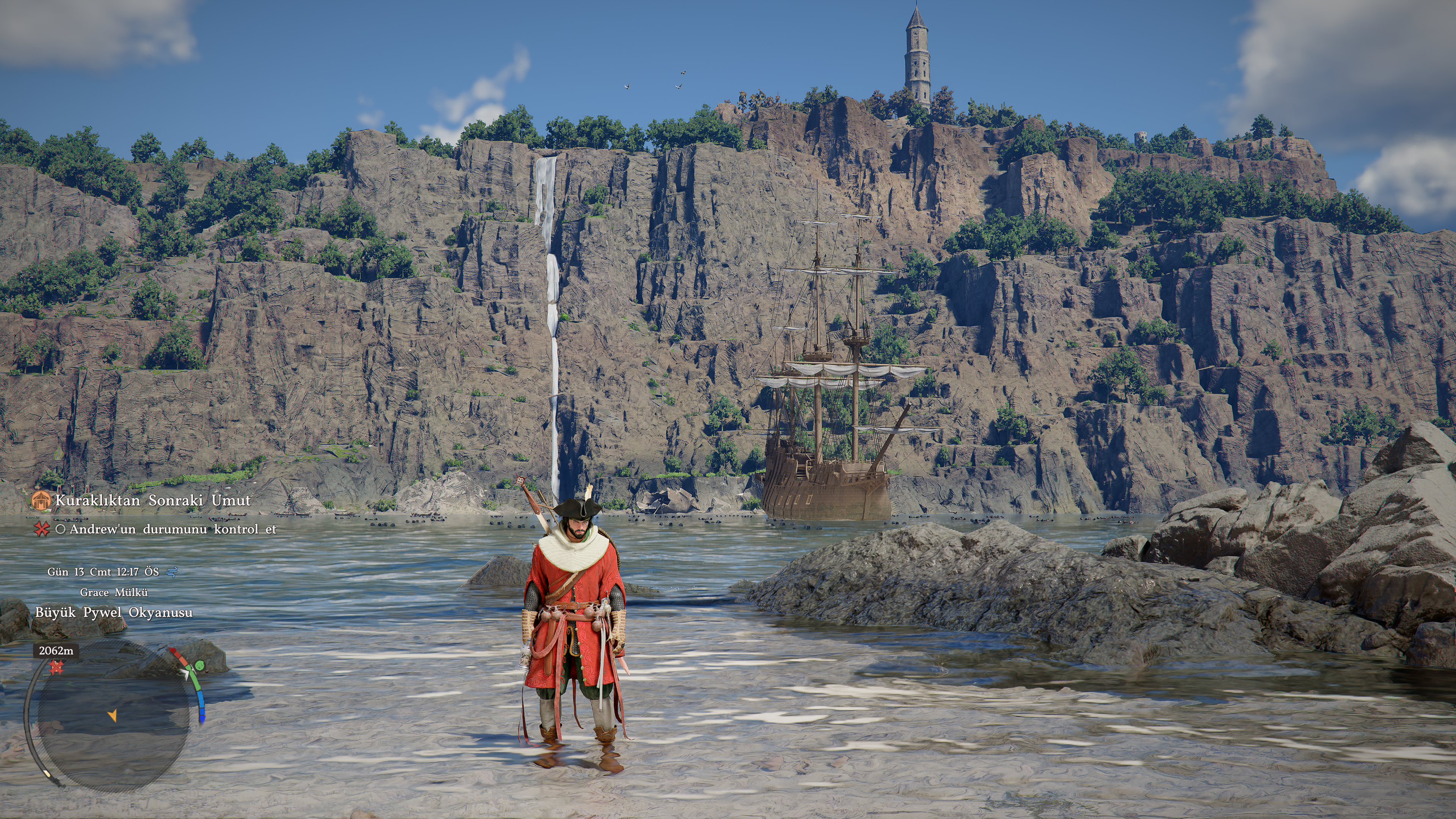Click the orange player arrow on the minimap

click(x=113, y=715)
